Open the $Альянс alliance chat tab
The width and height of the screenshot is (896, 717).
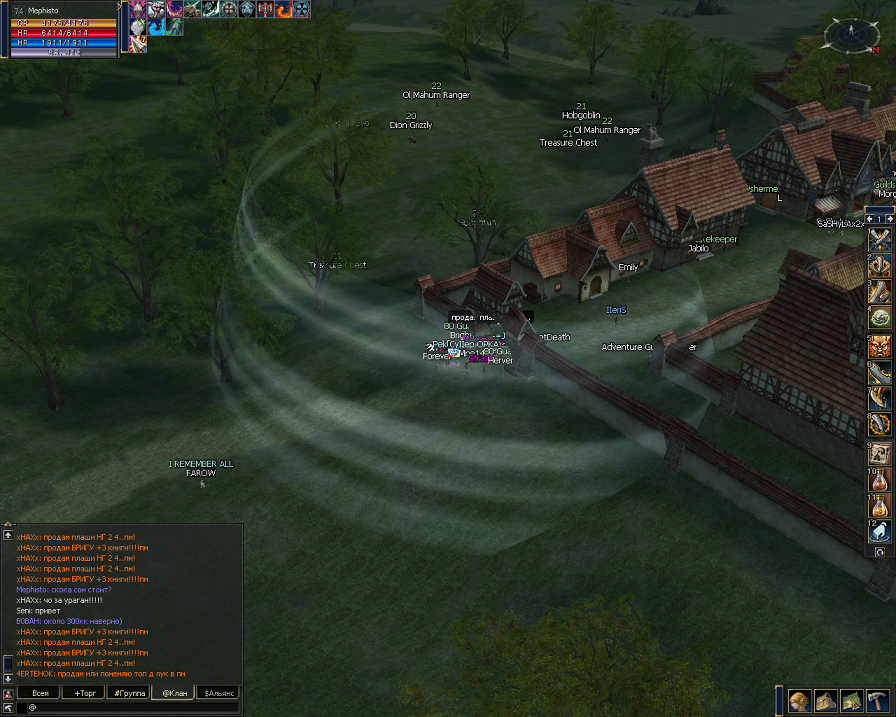point(218,692)
